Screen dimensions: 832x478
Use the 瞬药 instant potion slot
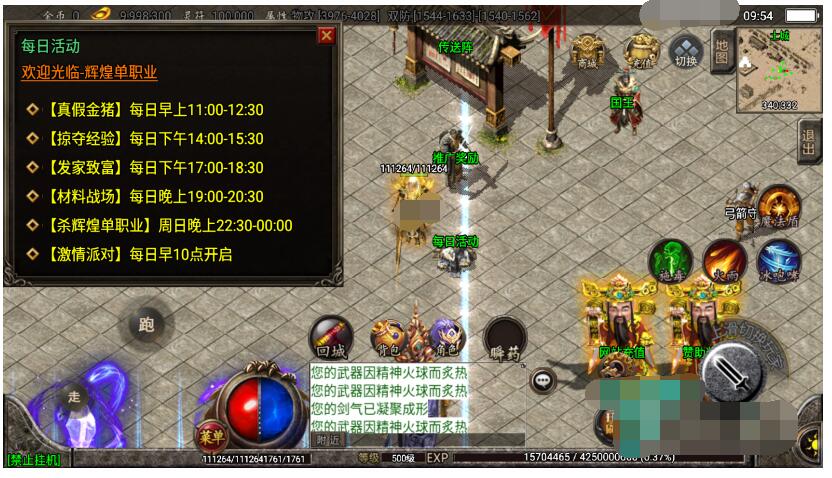tap(506, 338)
